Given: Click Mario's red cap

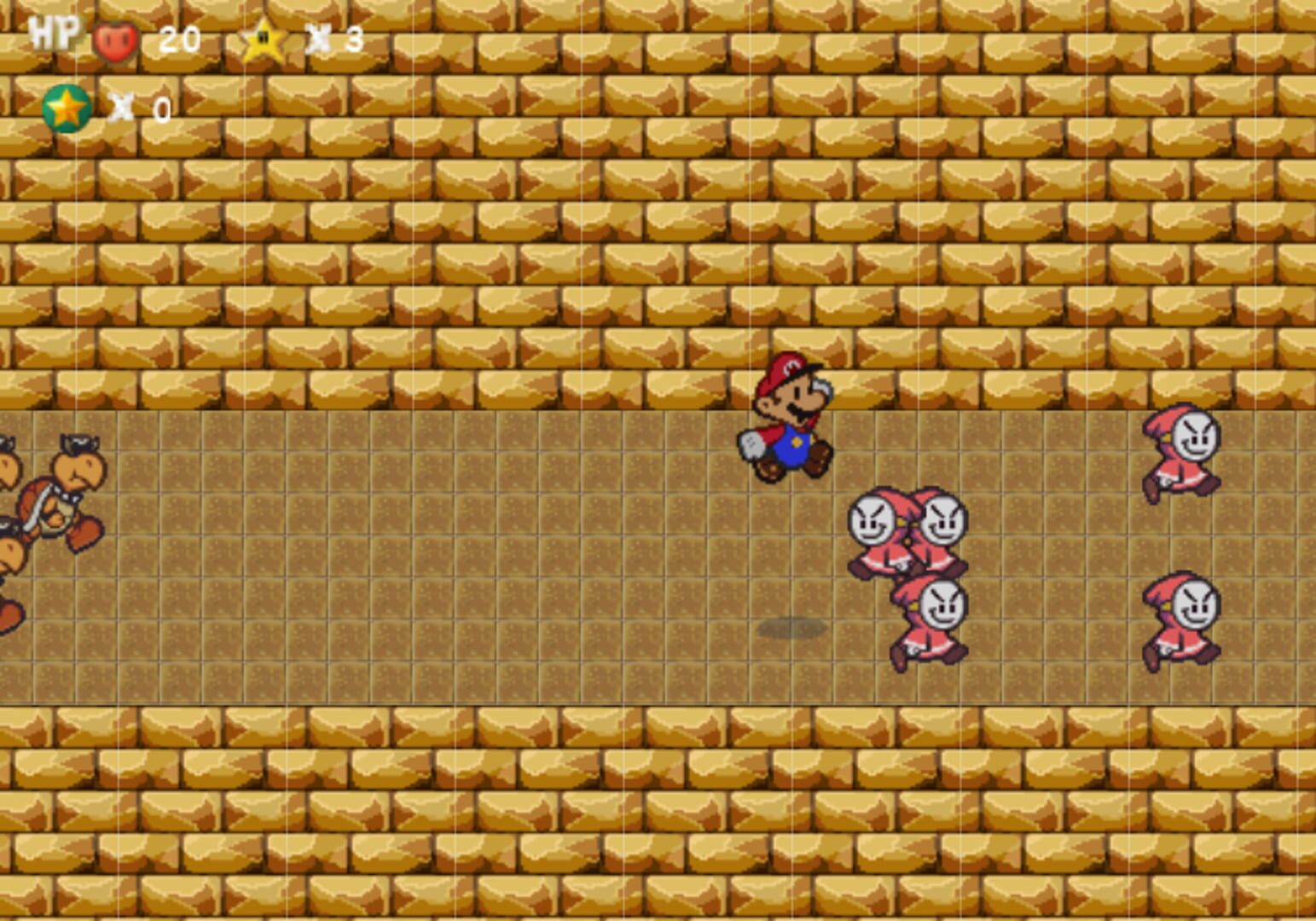Looking at the screenshot, I should [786, 371].
